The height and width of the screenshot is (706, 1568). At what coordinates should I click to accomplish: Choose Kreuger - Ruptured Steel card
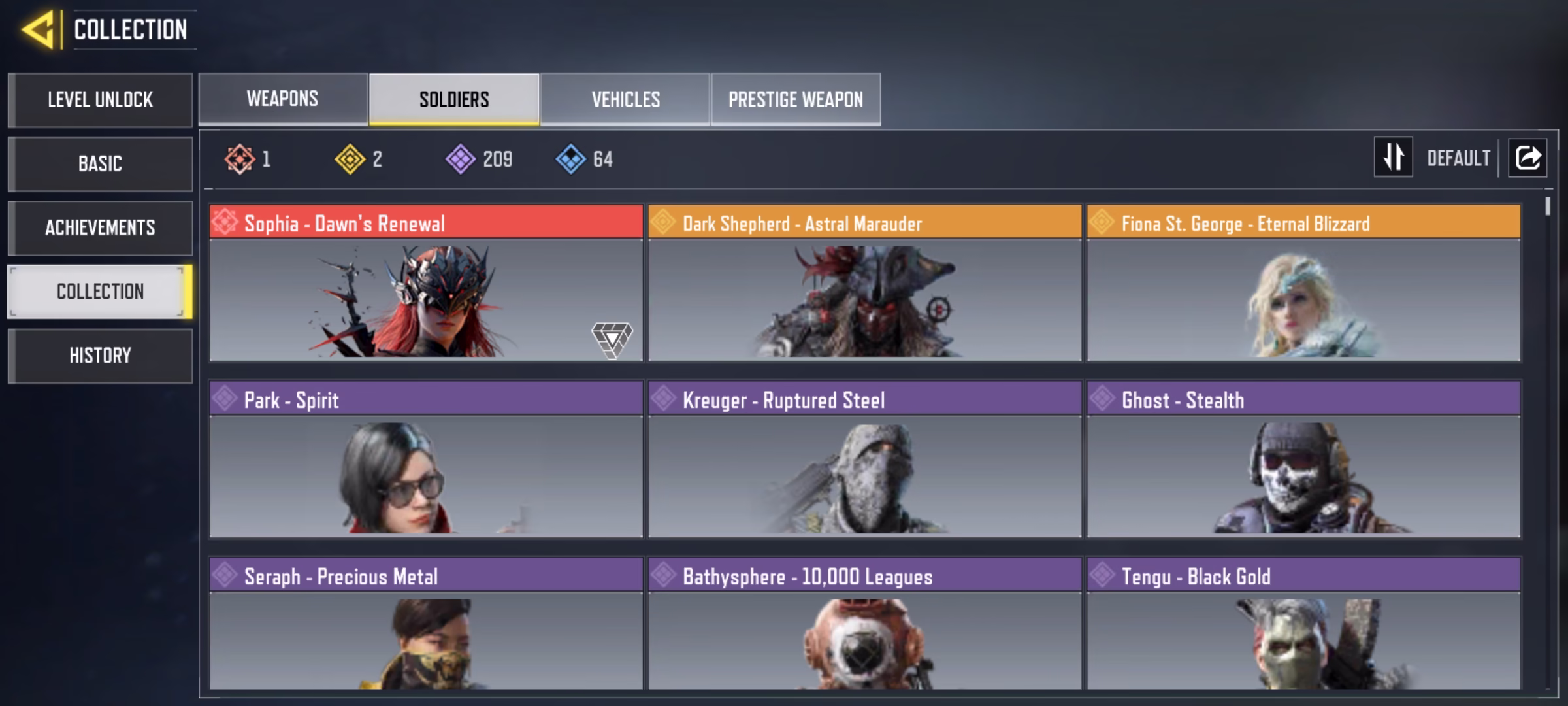pyautogui.click(x=864, y=460)
